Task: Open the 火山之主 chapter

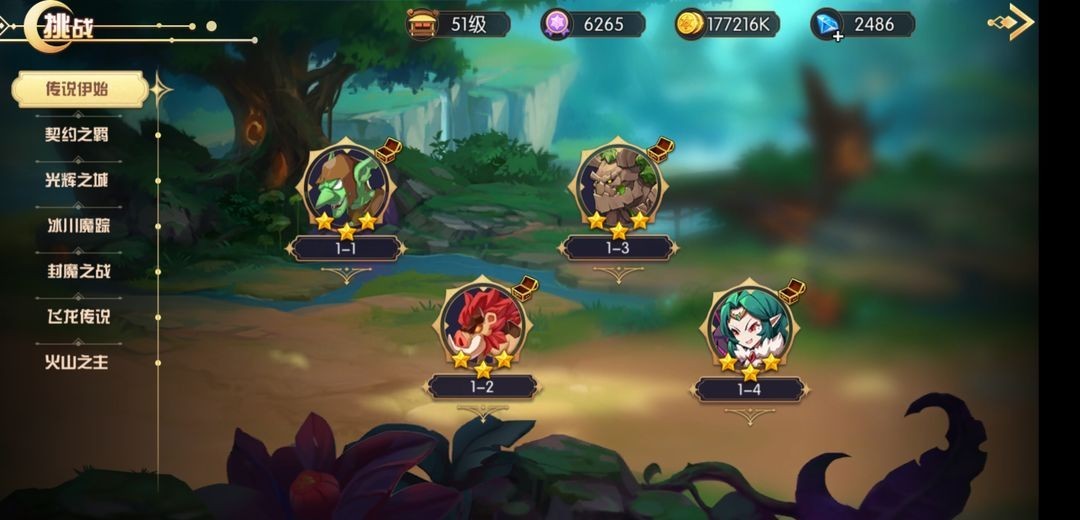Action: 78,362
